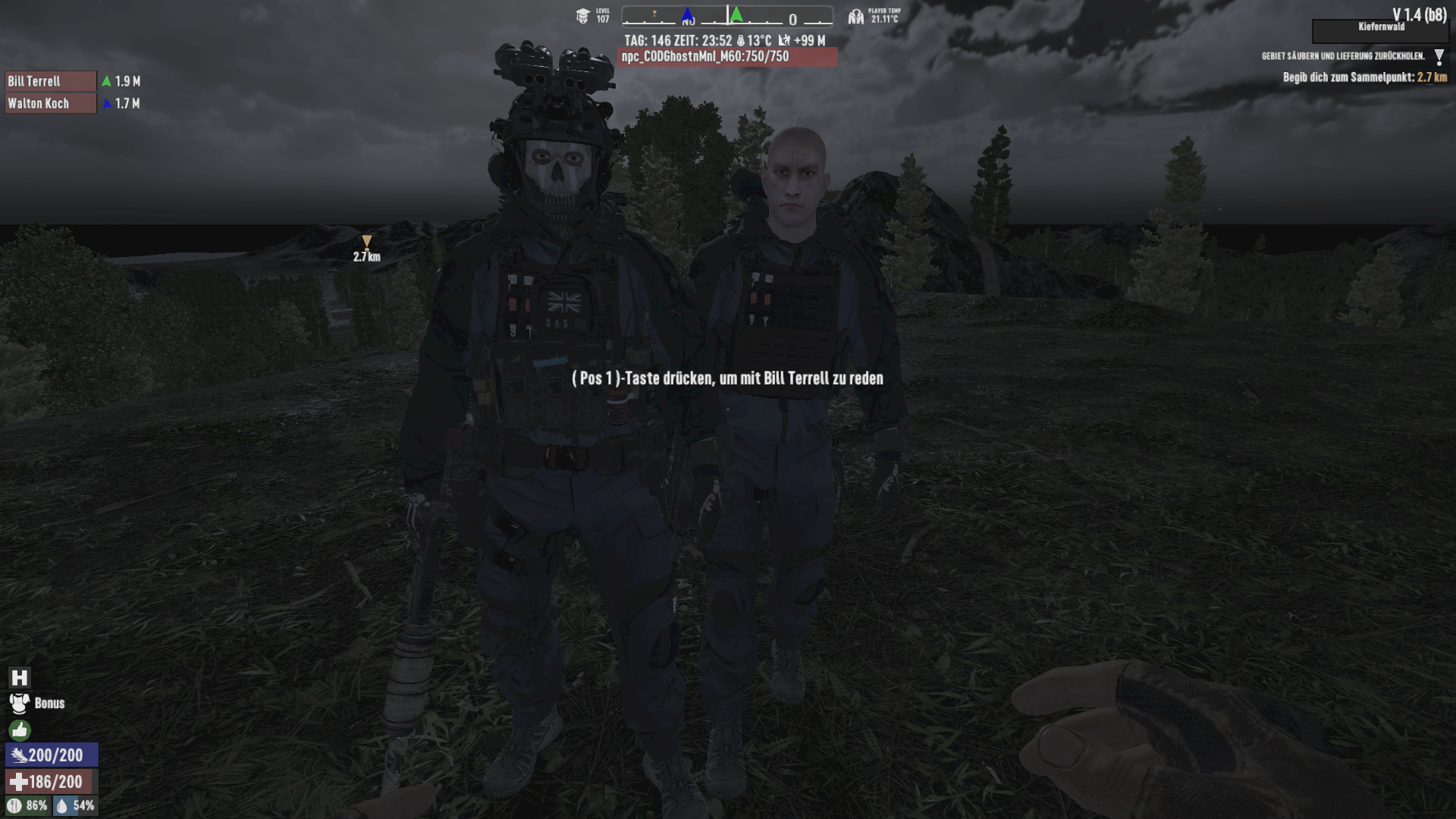This screenshot has height=819, width=1456.
Task: Toggle the green tracker arrow beside Bill Terrell
Action: [106, 79]
